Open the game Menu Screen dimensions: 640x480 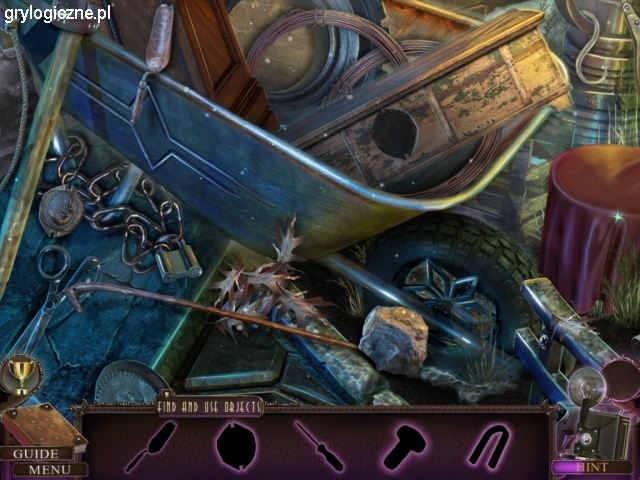tap(48, 469)
